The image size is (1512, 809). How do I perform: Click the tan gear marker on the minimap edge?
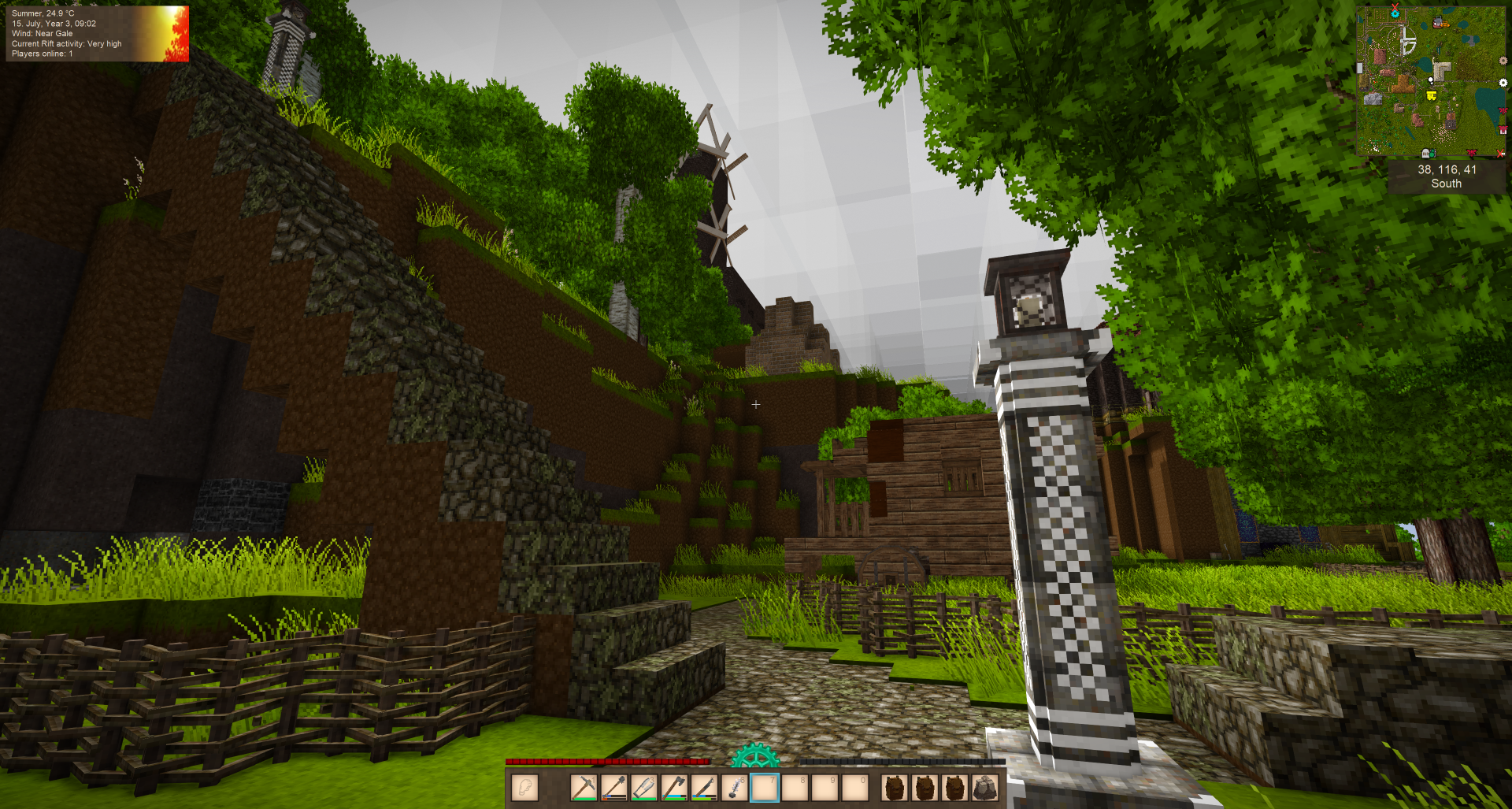coord(1503,61)
